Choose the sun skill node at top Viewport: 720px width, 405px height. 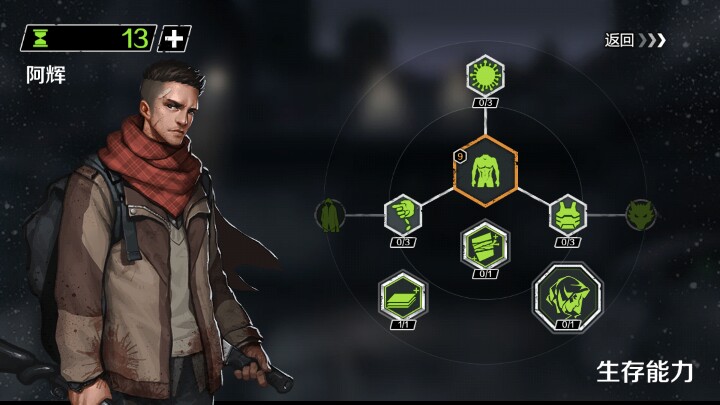point(485,75)
